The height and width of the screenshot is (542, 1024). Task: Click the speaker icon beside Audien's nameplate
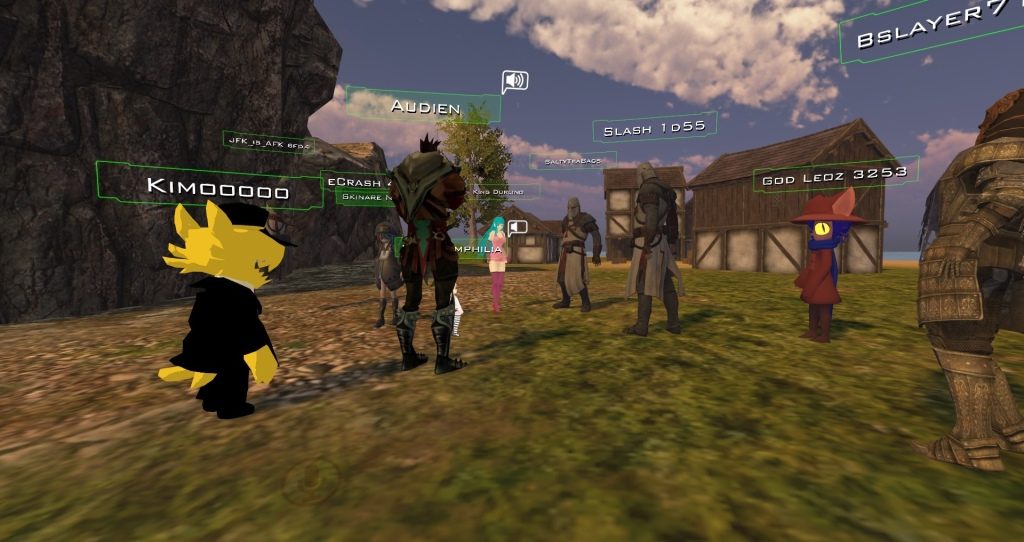(514, 81)
